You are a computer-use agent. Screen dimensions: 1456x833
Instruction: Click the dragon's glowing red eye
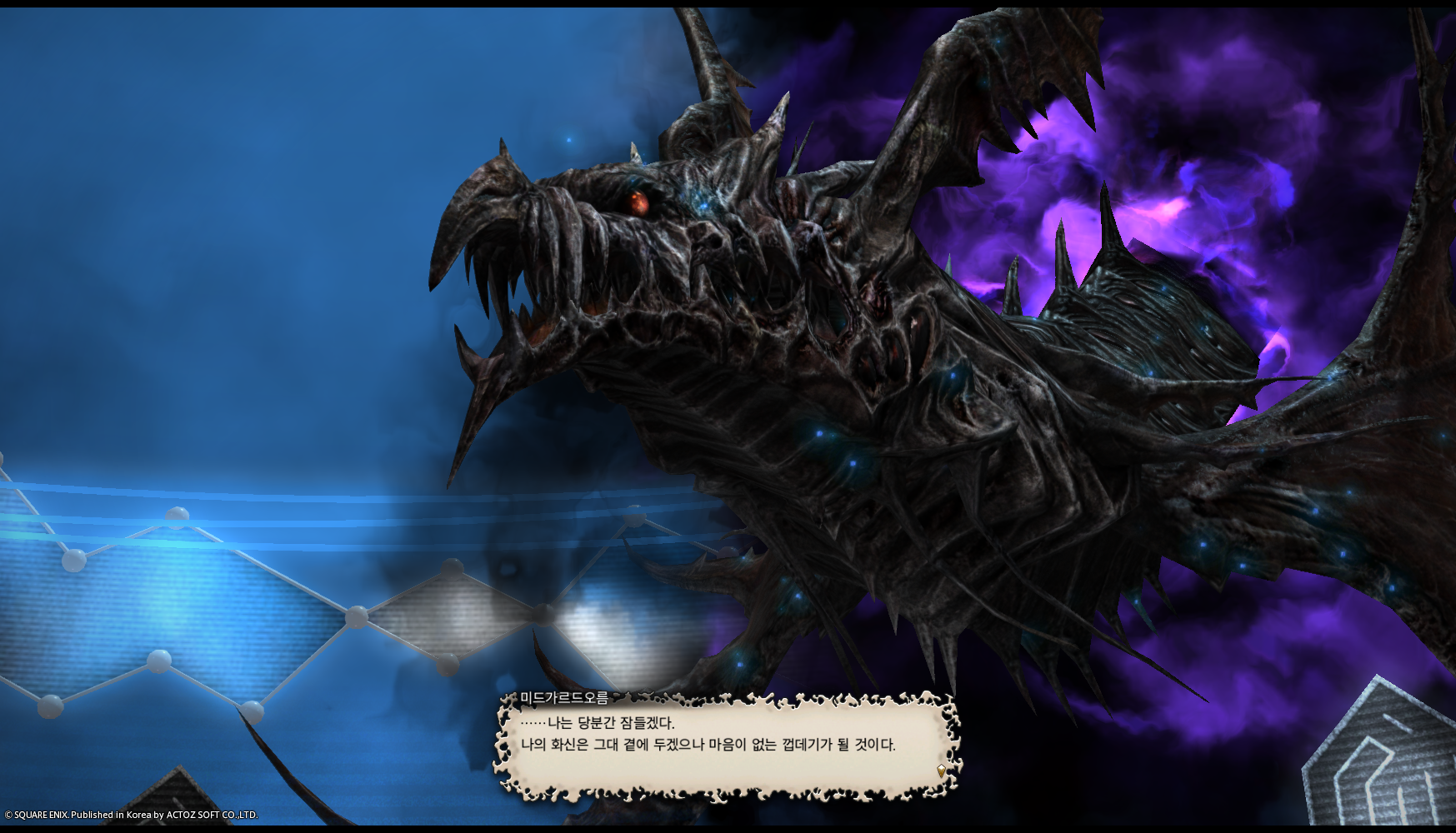[x=637, y=201]
